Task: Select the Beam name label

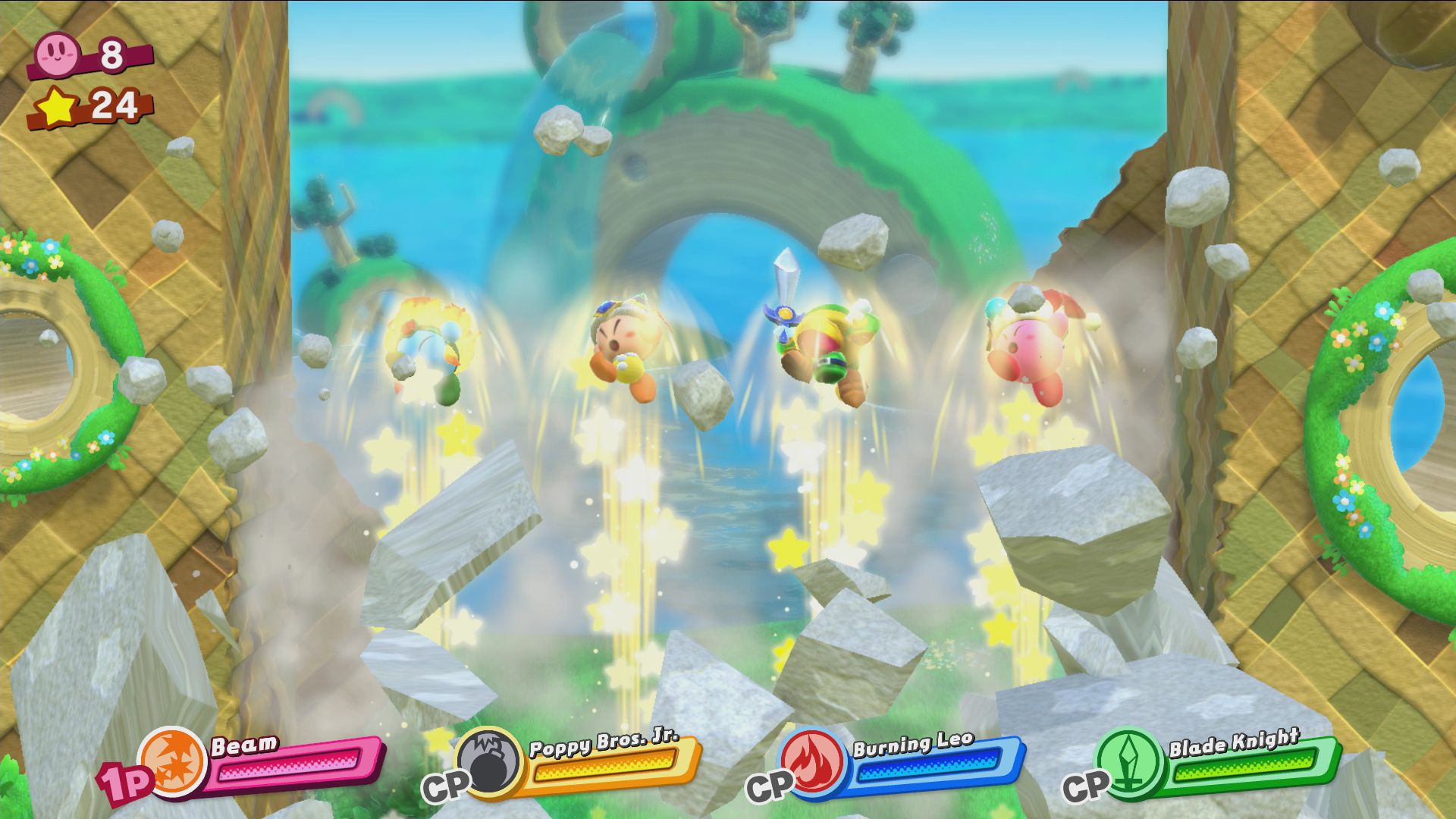Action: click(x=243, y=745)
